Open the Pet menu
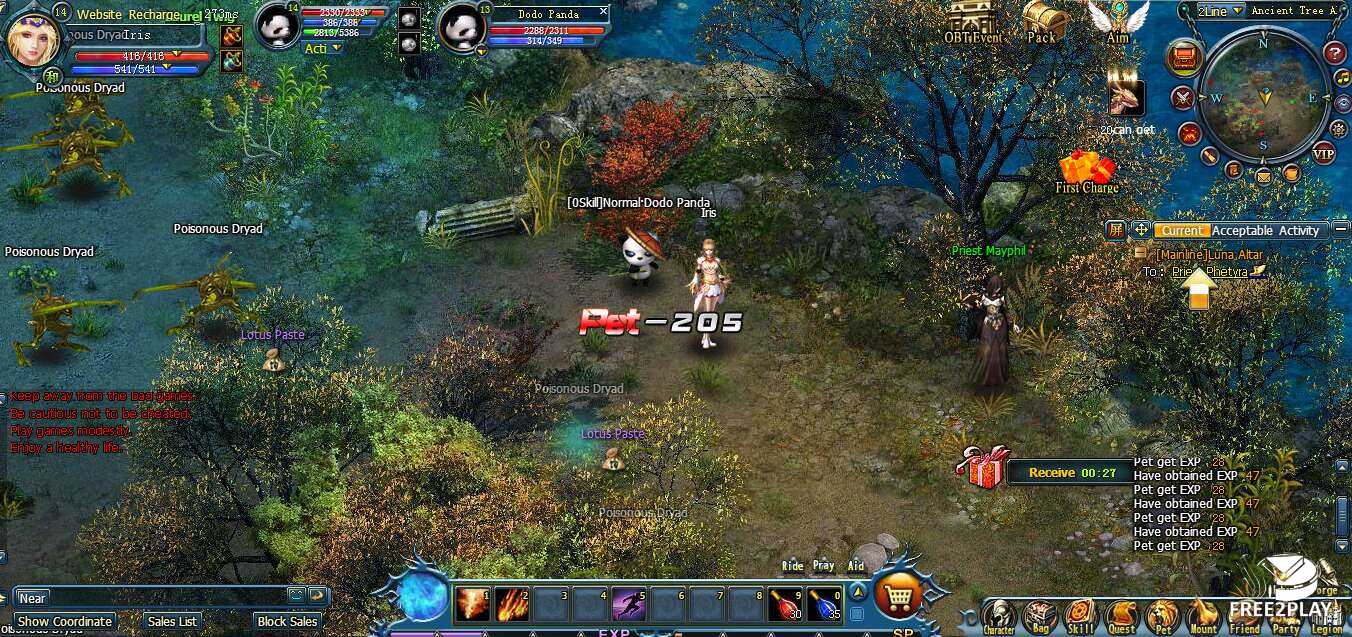1352x637 pixels. [1162, 615]
